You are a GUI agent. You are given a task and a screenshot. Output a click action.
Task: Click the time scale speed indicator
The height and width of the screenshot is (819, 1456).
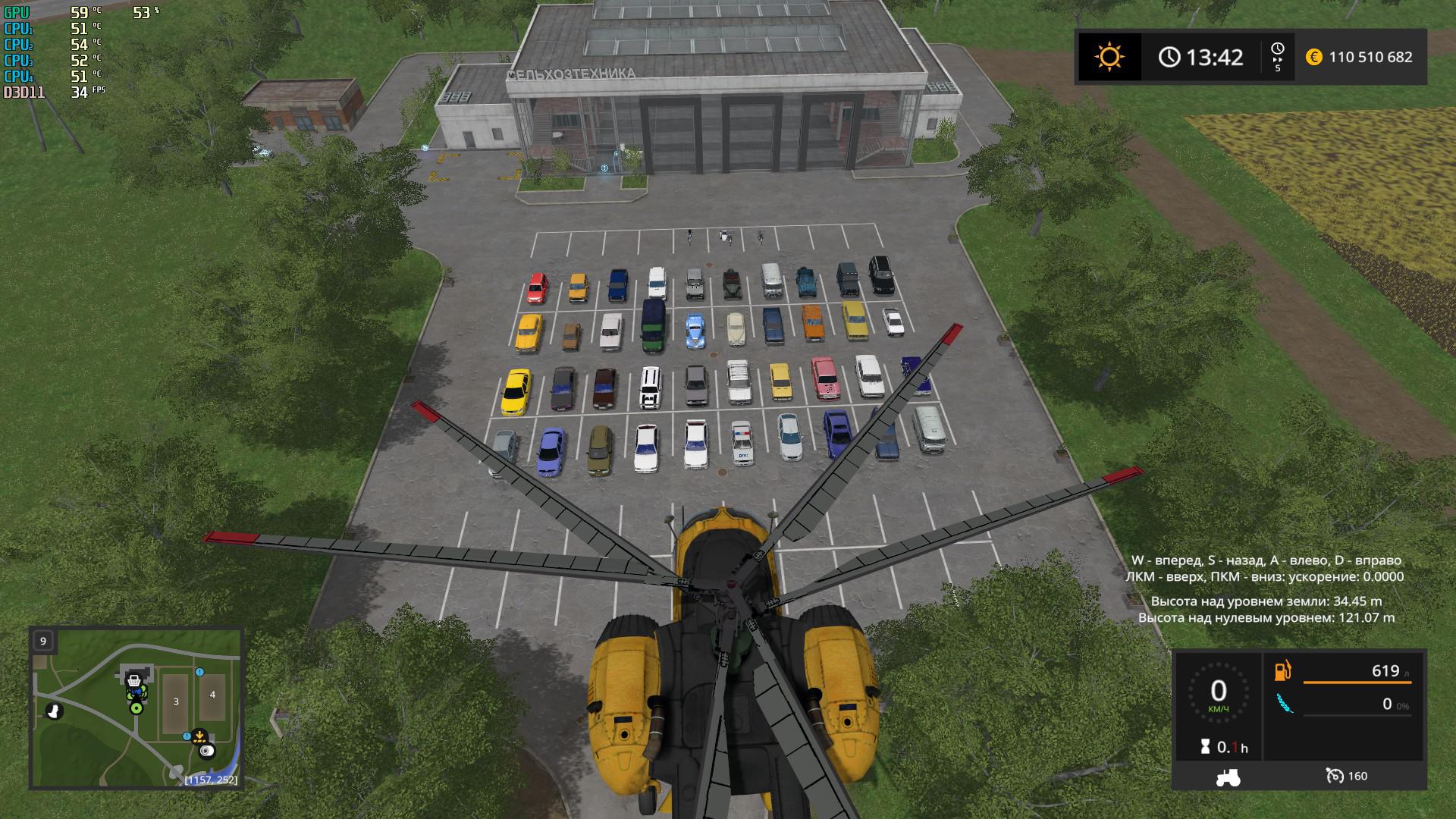tap(1278, 58)
